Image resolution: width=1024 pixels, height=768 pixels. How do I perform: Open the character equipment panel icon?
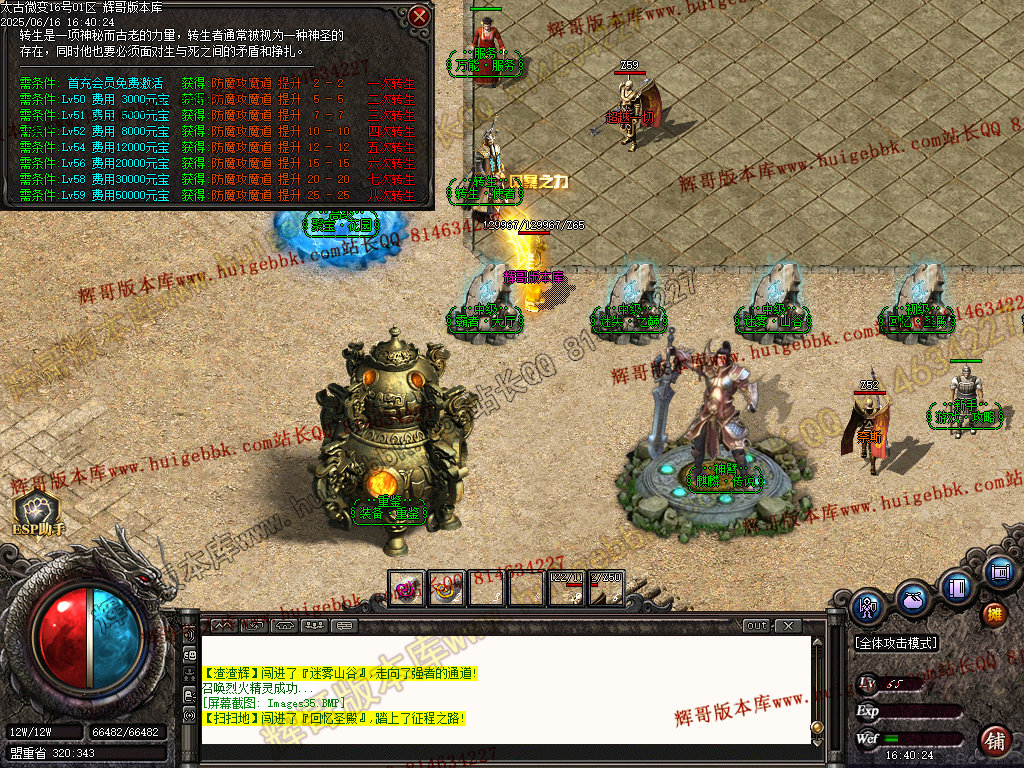click(867, 607)
